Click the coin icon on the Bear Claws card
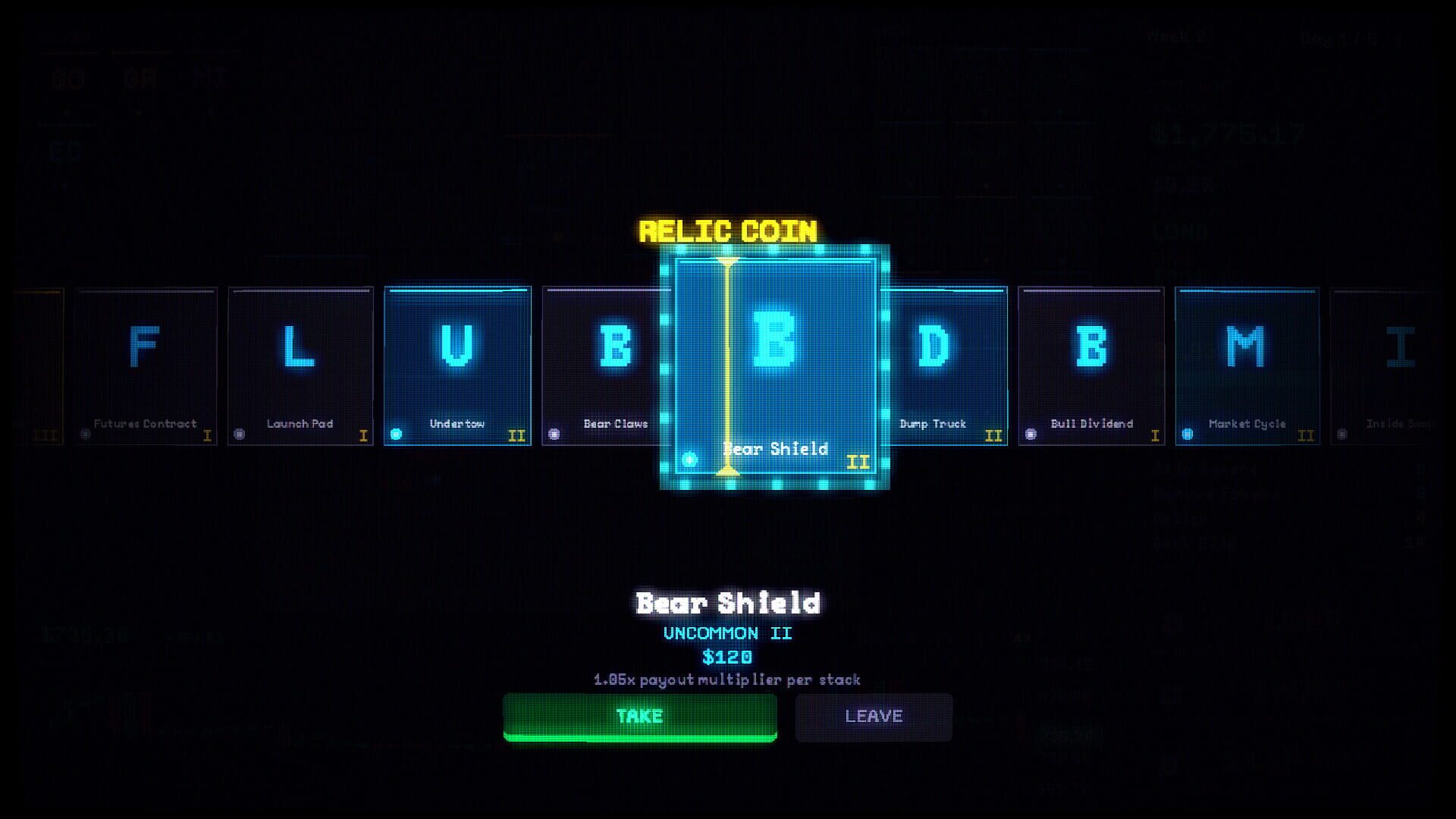1456x819 pixels. (x=554, y=434)
